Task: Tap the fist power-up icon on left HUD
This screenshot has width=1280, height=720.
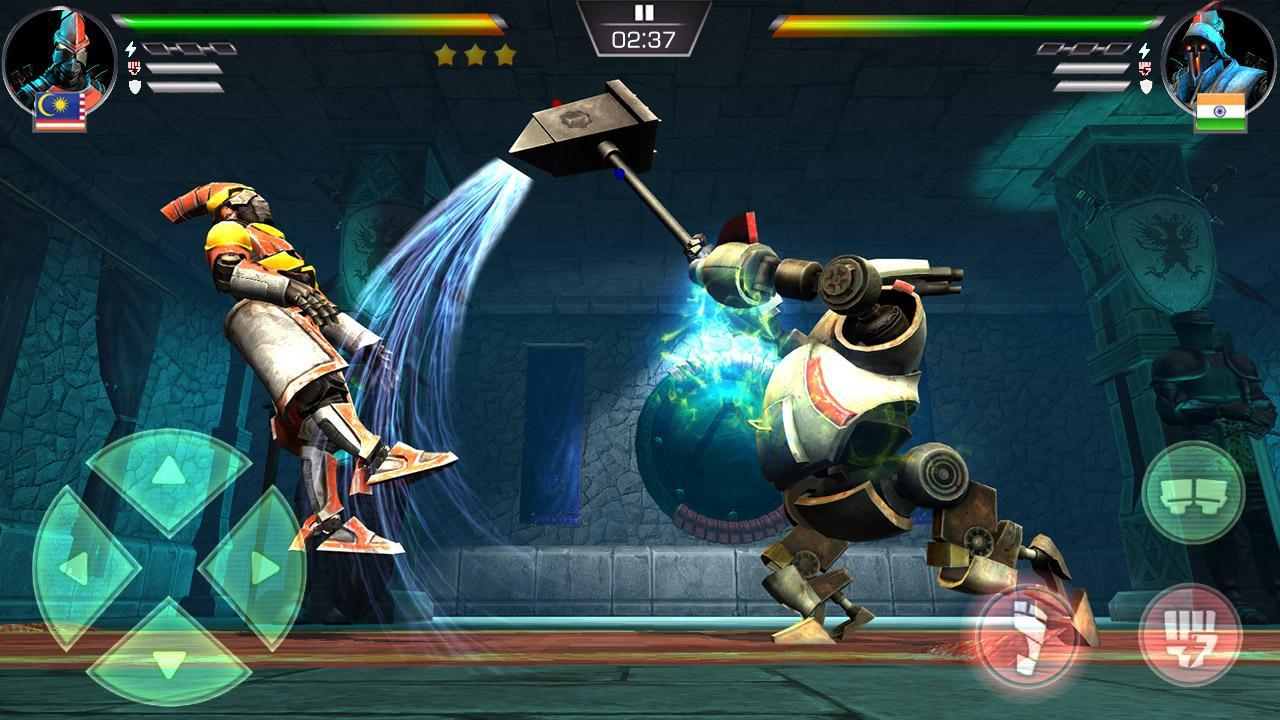Action: 134,66
